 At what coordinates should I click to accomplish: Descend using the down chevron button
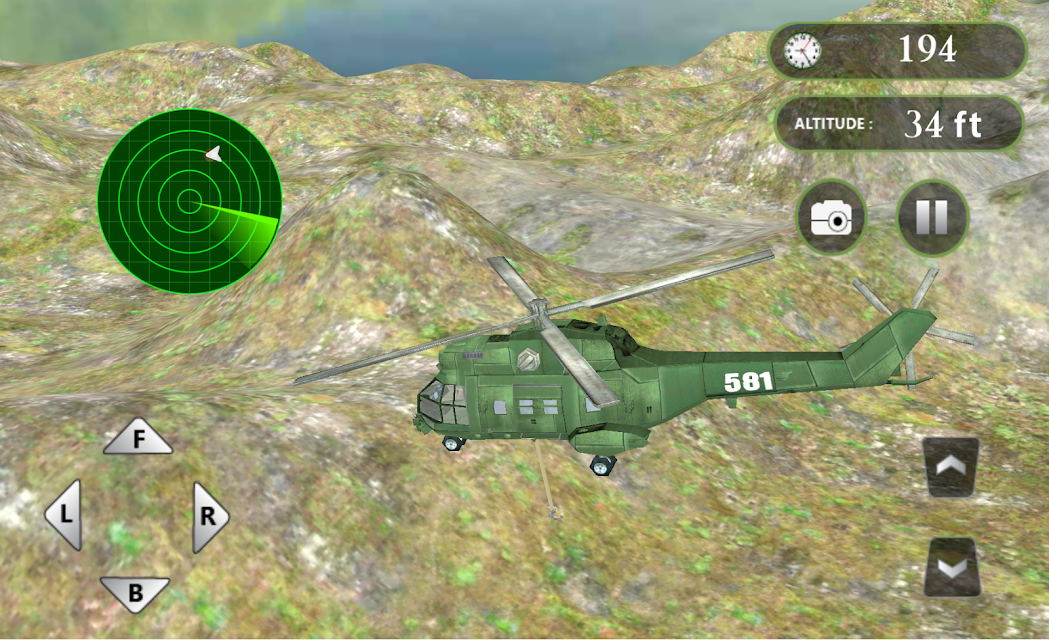tap(950, 567)
